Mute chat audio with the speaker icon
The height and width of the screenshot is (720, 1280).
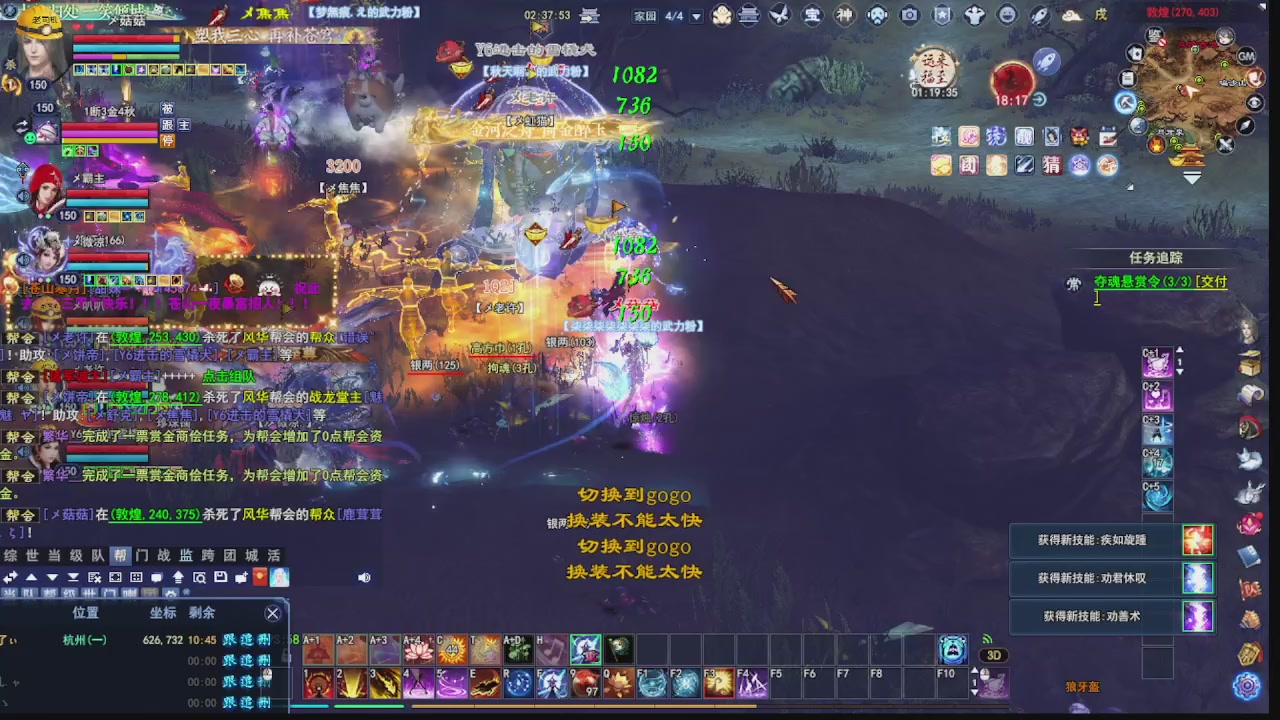tap(364, 577)
